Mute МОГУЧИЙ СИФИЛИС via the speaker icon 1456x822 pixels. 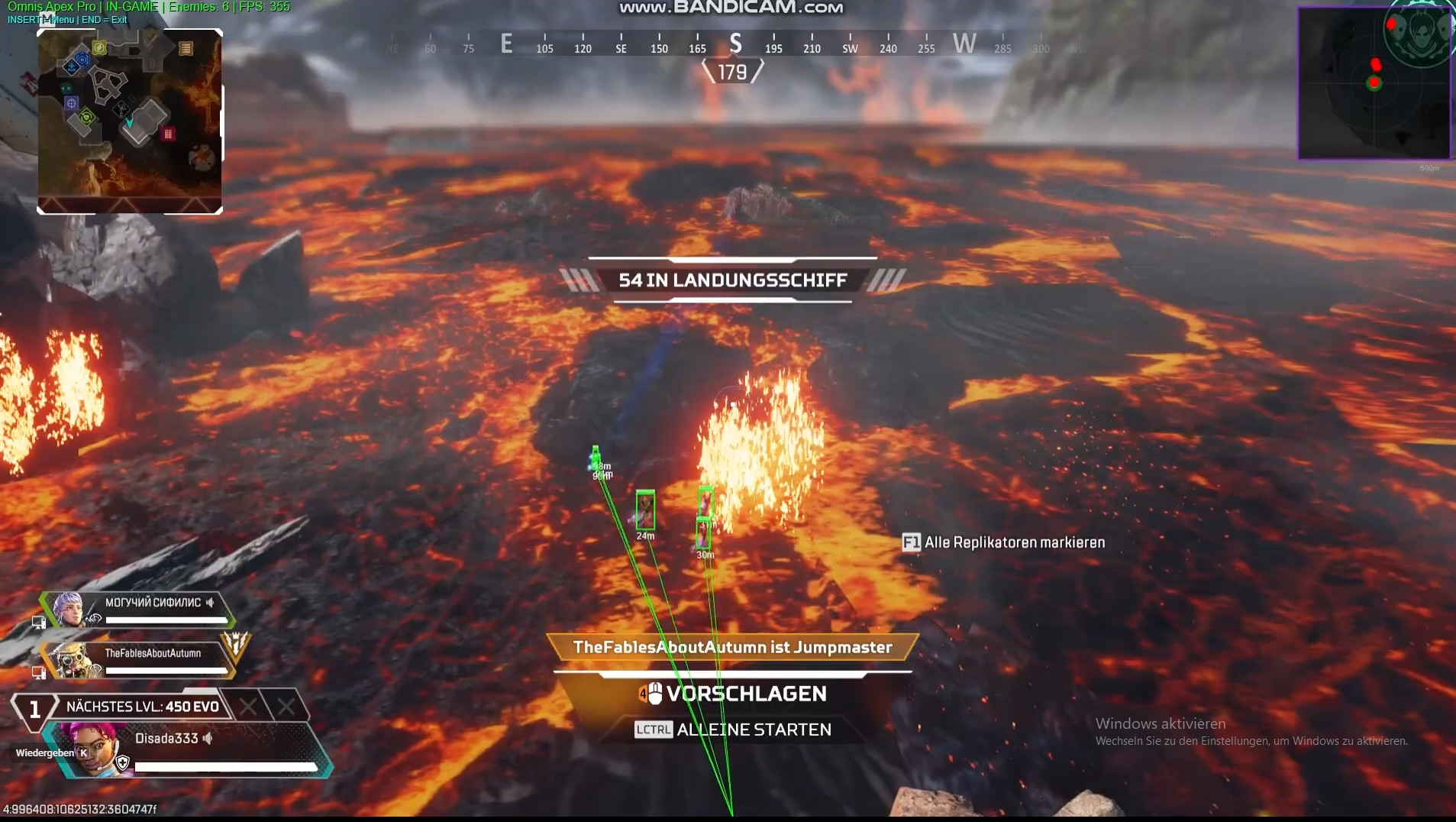click(x=209, y=603)
